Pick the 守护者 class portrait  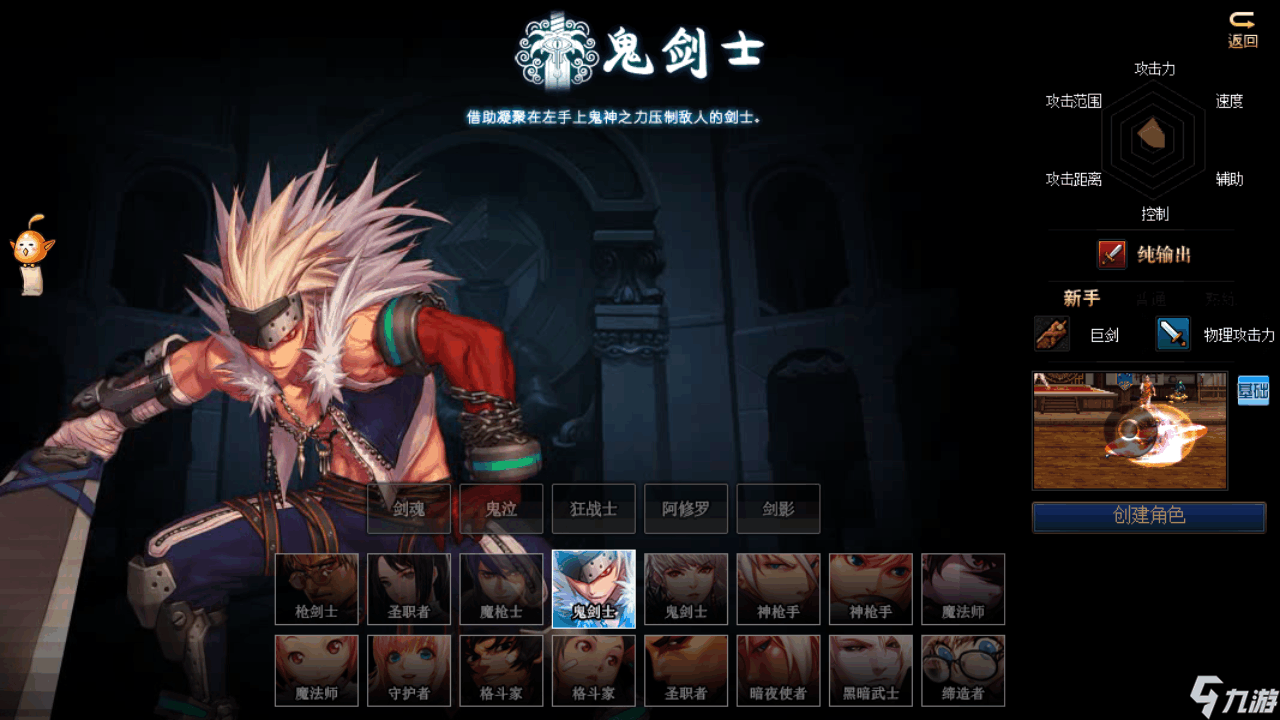pyautogui.click(x=409, y=670)
